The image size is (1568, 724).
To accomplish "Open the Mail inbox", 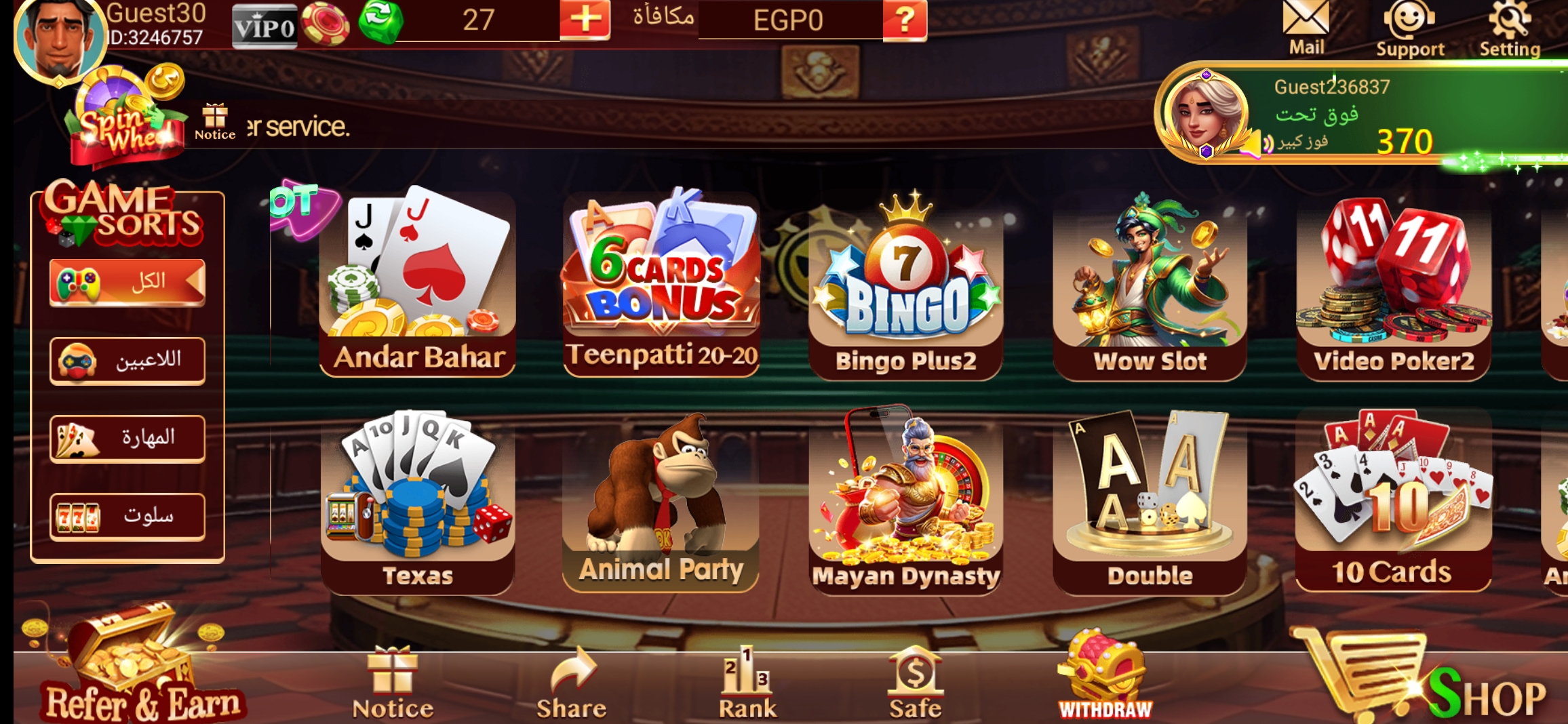I will tap(1306, 24).
